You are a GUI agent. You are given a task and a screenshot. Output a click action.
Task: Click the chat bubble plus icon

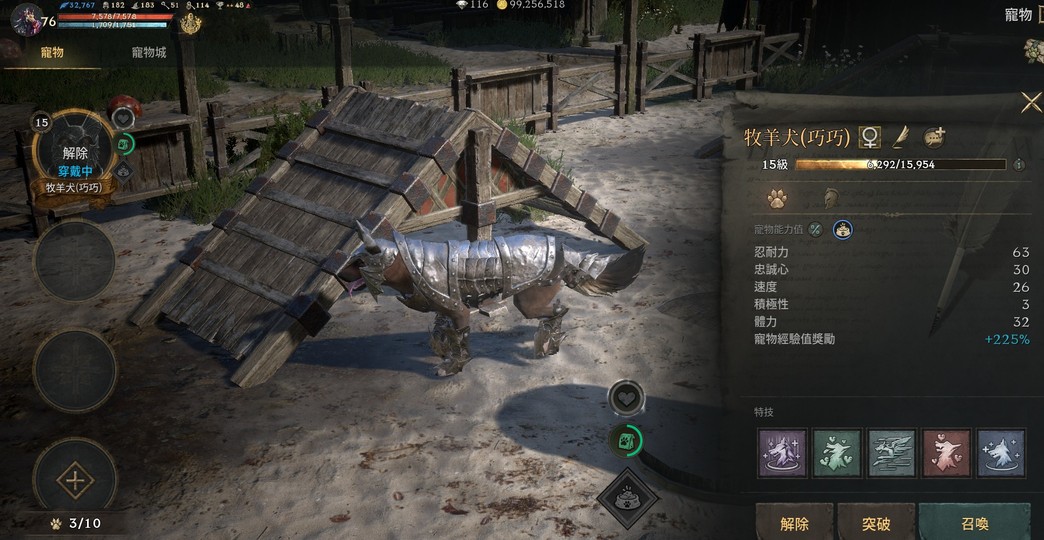pos(935,136)
